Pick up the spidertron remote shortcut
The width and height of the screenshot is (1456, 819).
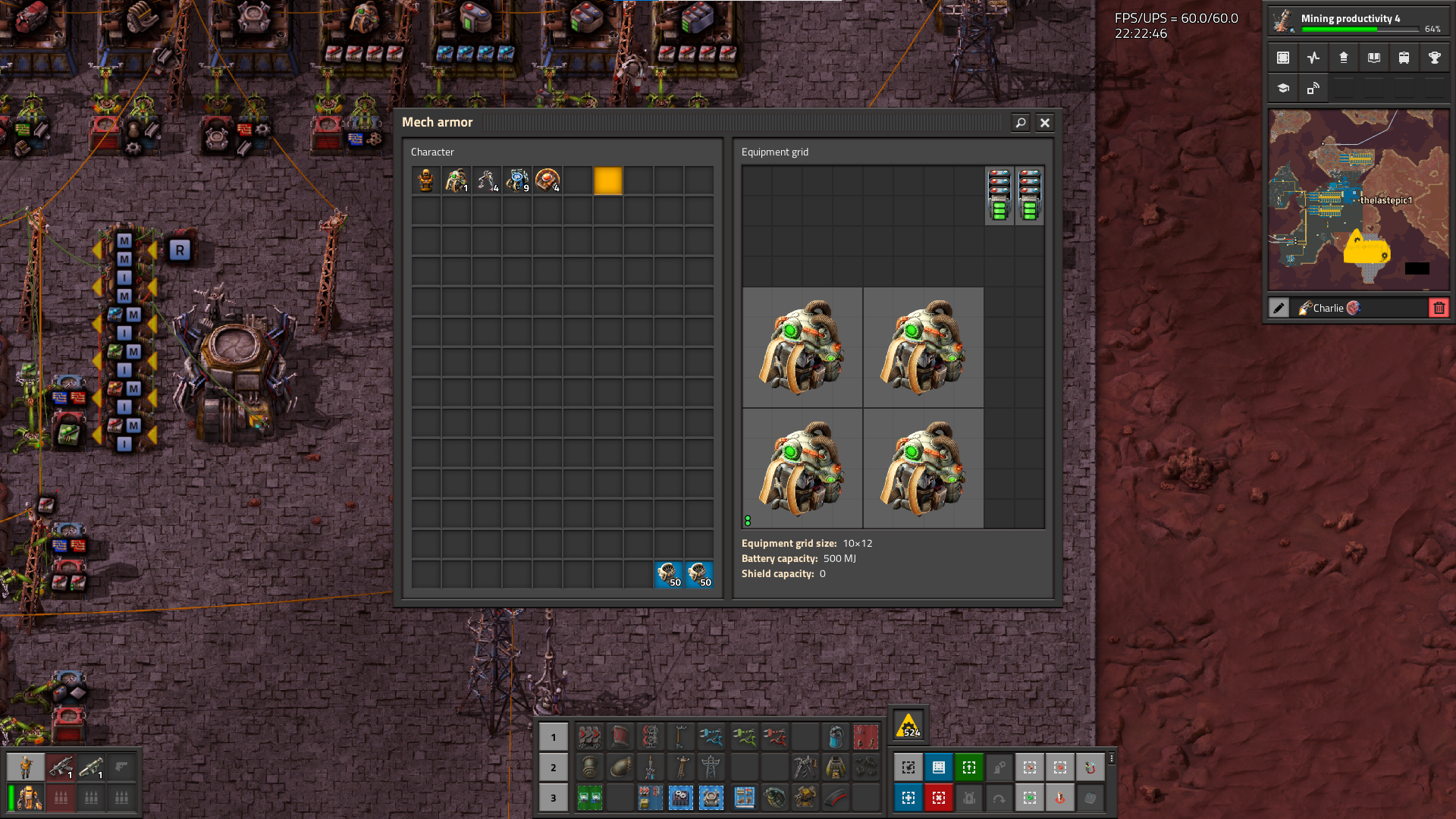point(1090,767)
